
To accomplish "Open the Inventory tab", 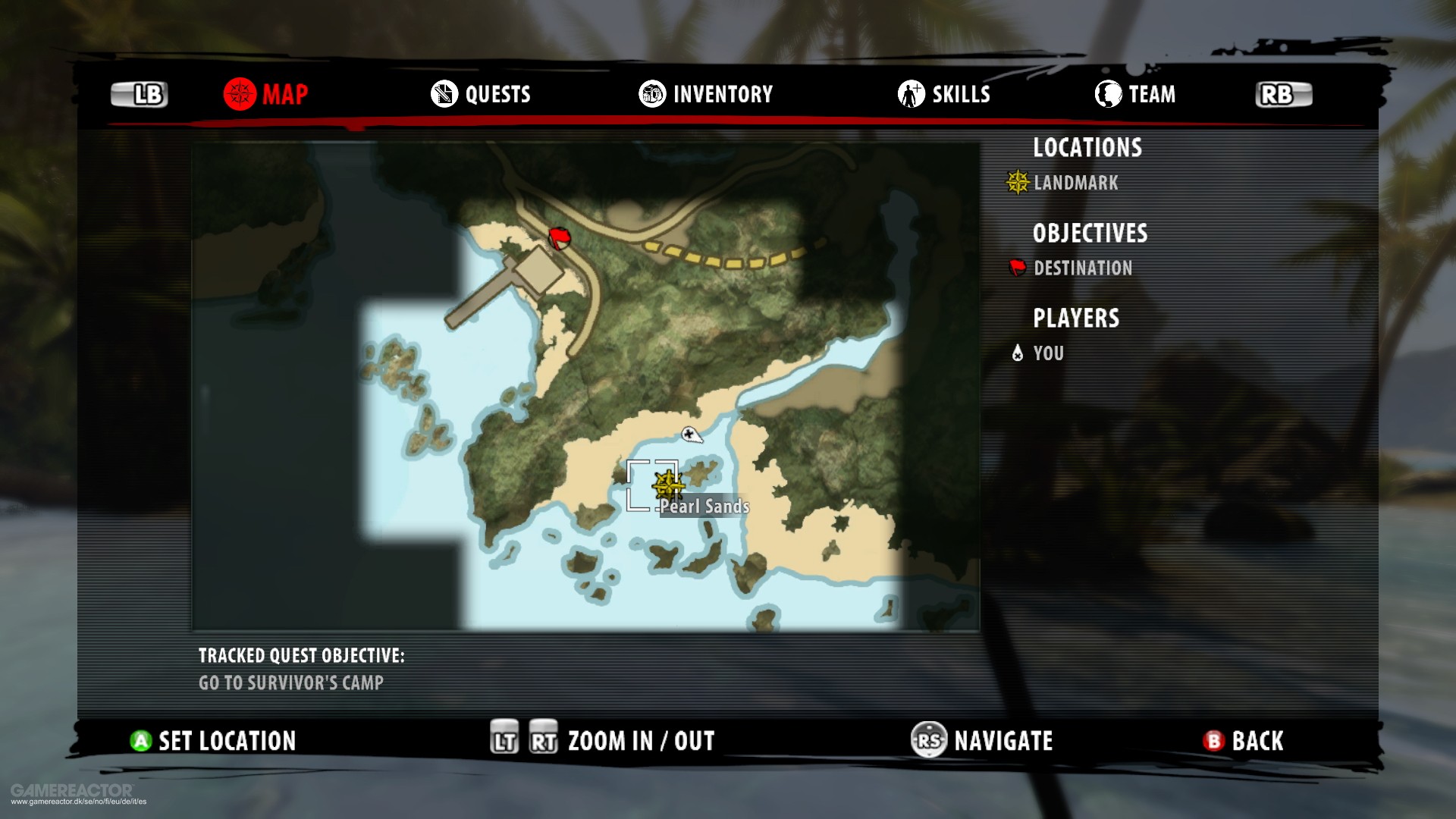I will pyautogui.click(x=705, y=94).
